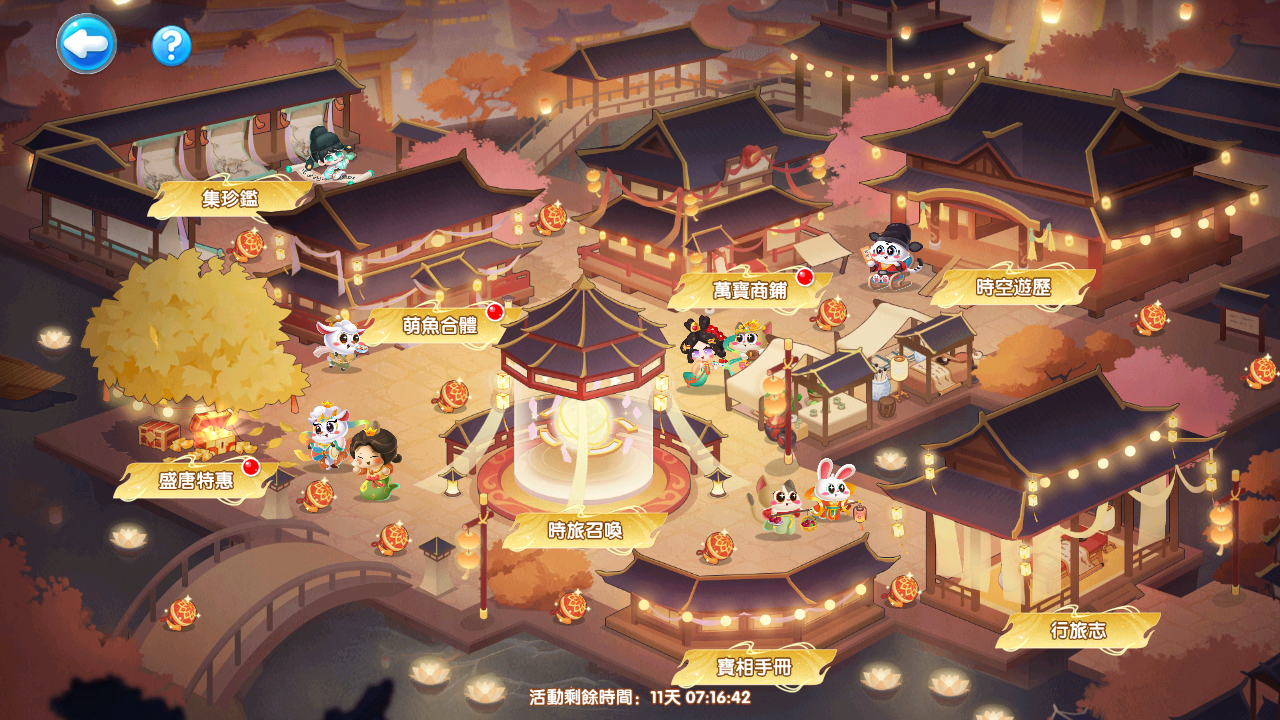Open the 萬寶商鋪 shop

[x=750, y=290]
